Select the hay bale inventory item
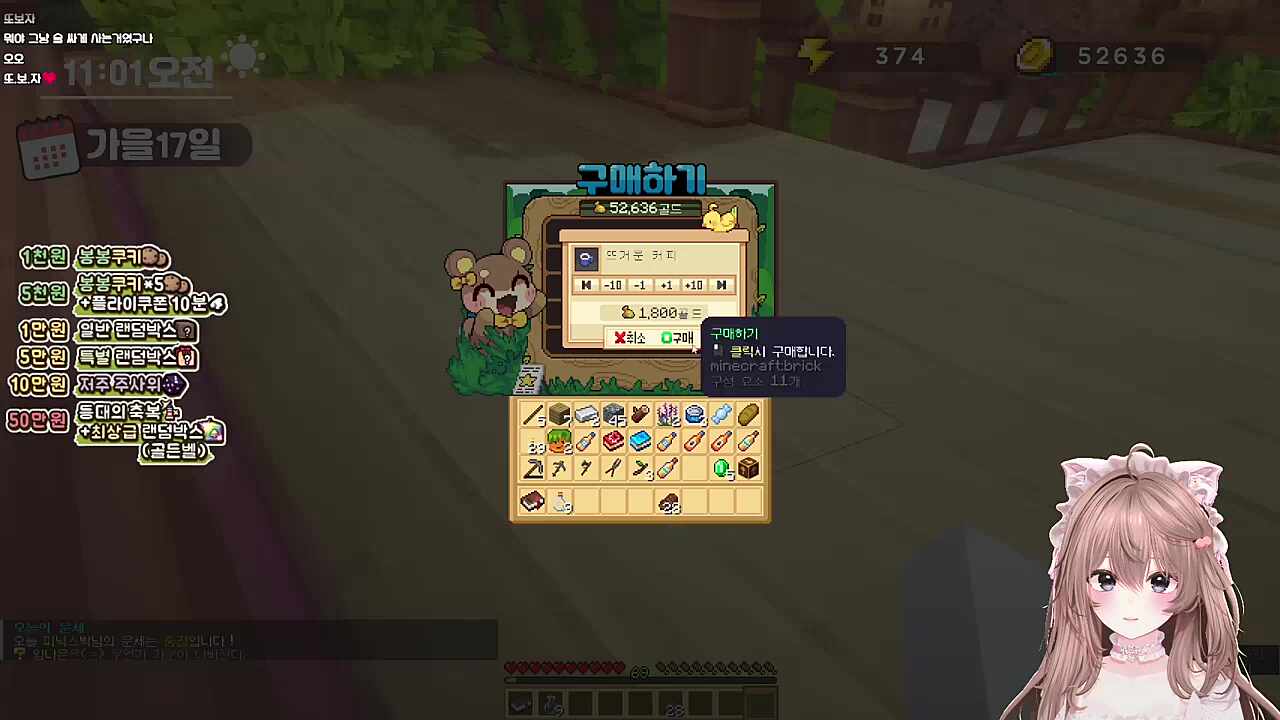Image resolution: width=1280 pixels, height=720 pixels. pyautogui.click(x=749, y=413)
